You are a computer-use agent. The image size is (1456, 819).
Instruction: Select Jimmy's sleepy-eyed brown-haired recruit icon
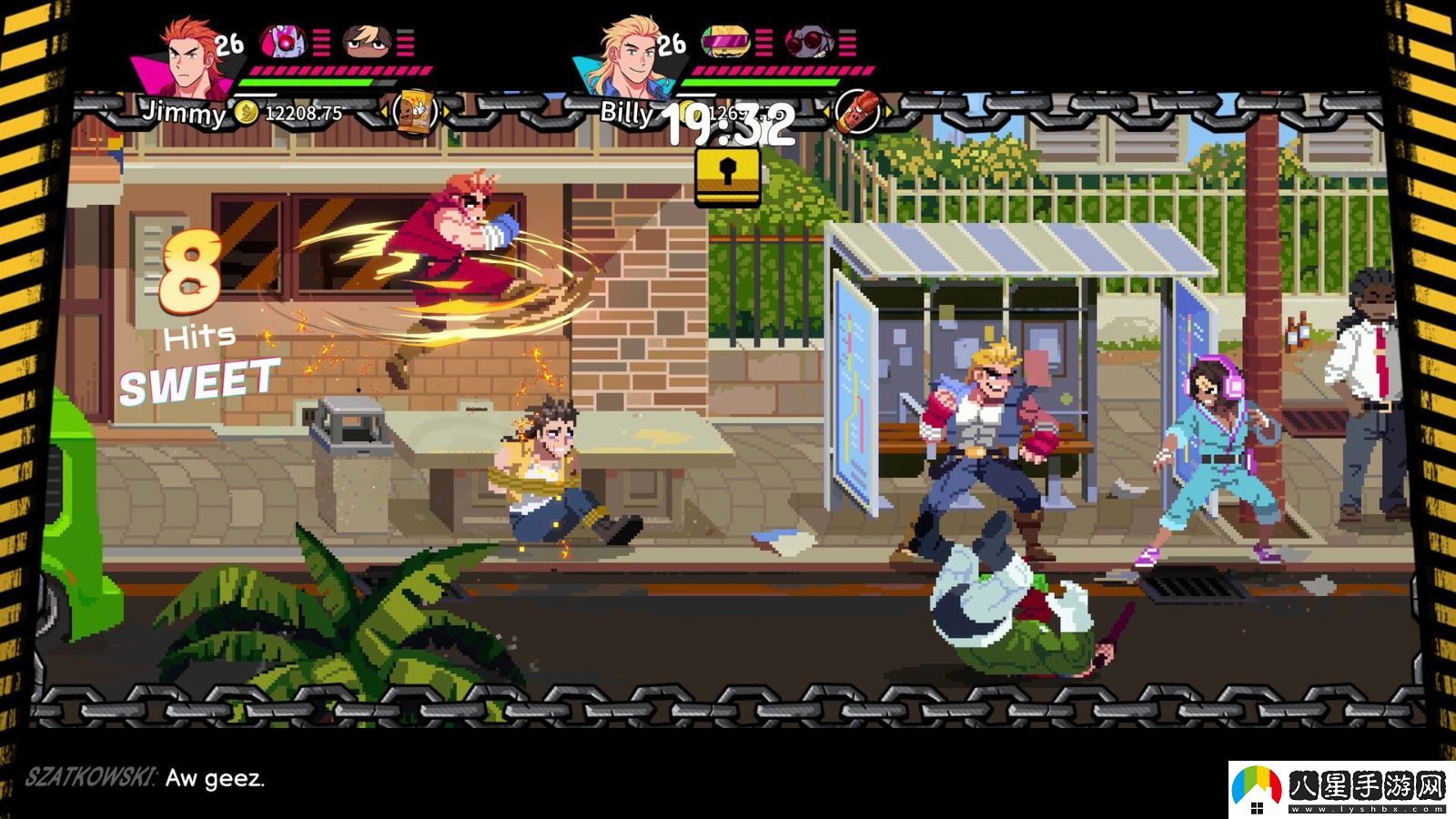tap(367, 42)
